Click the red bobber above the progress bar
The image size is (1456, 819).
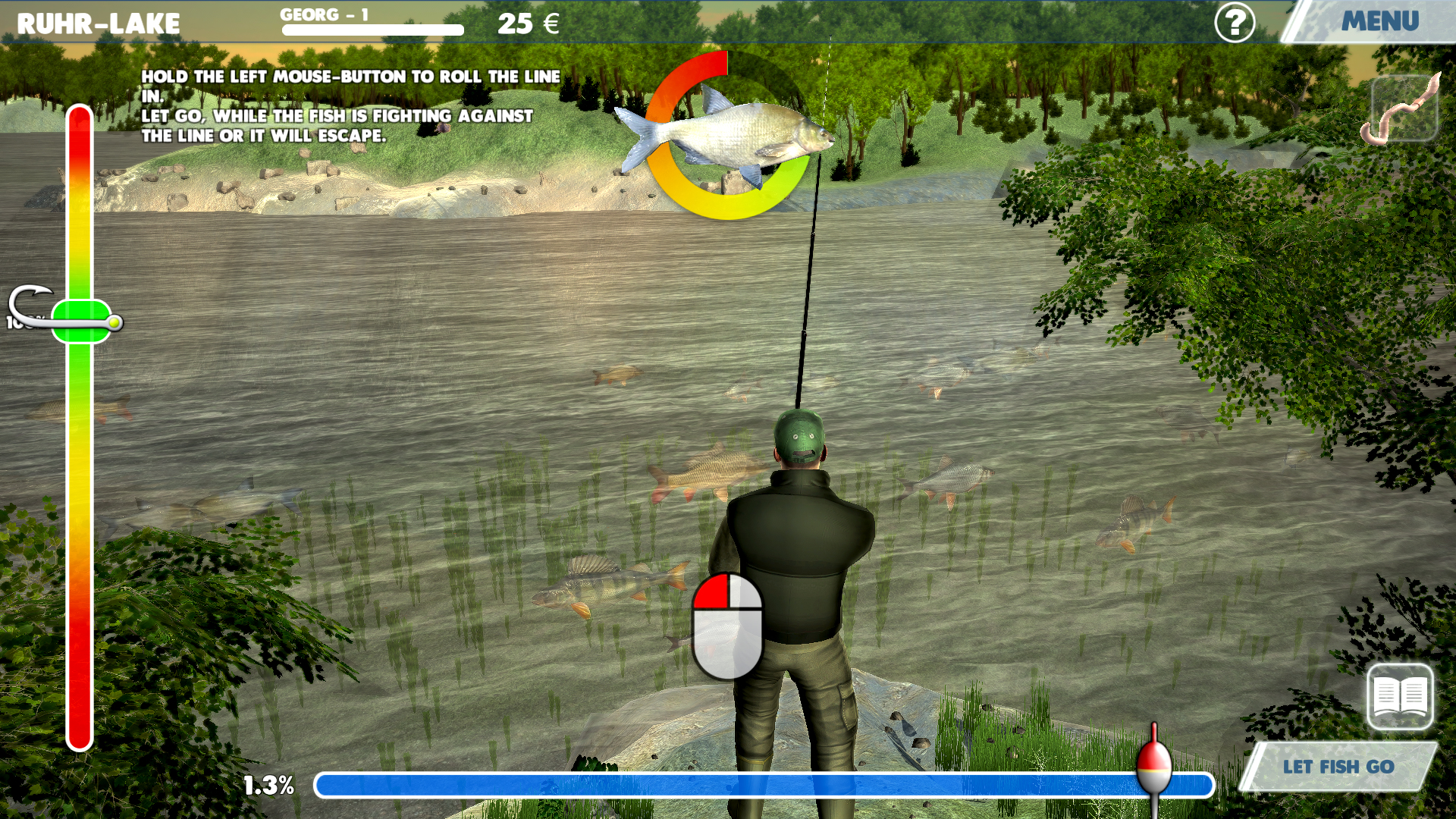point(1153,767)
